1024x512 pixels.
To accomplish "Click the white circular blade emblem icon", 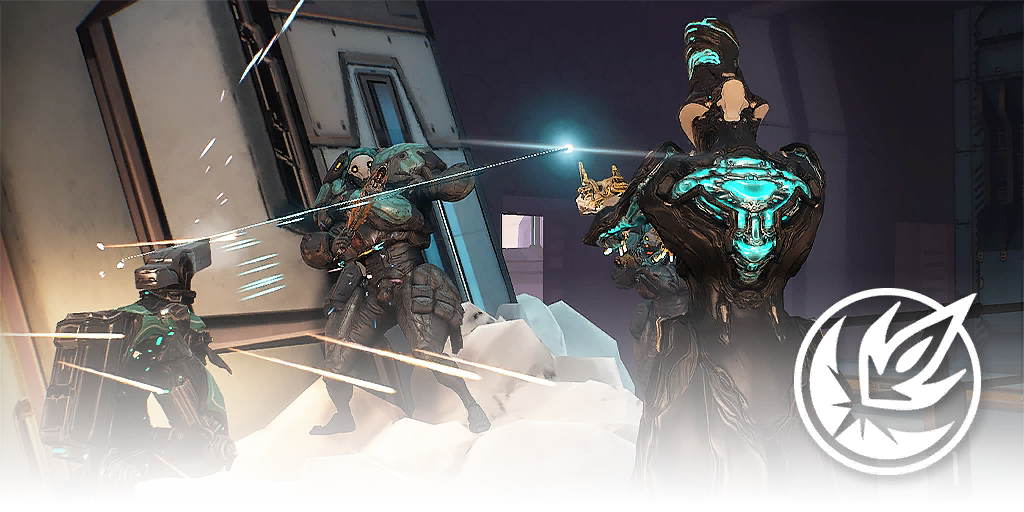I will (x=886, y=379).
